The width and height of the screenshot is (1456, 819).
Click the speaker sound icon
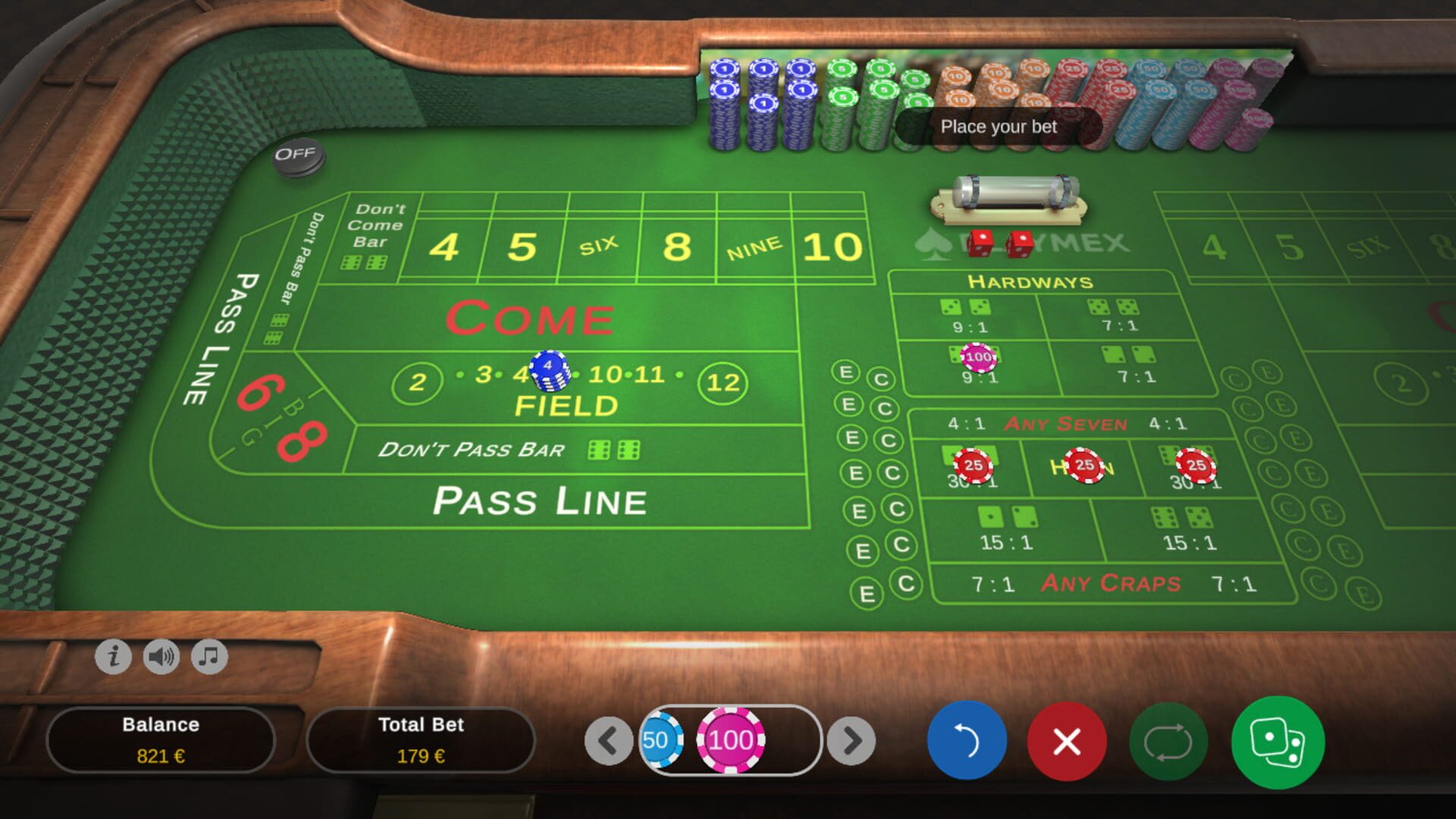pos(162,658)
